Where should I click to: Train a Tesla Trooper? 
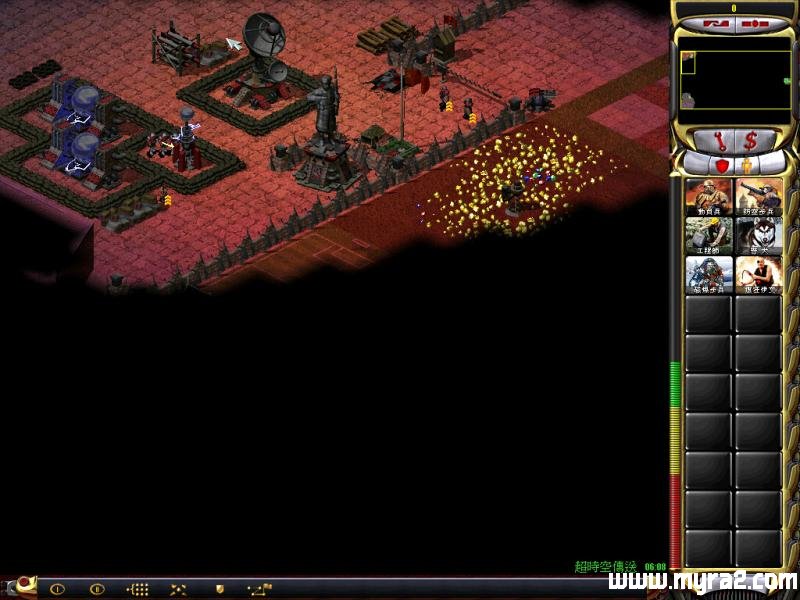point(710,274)
